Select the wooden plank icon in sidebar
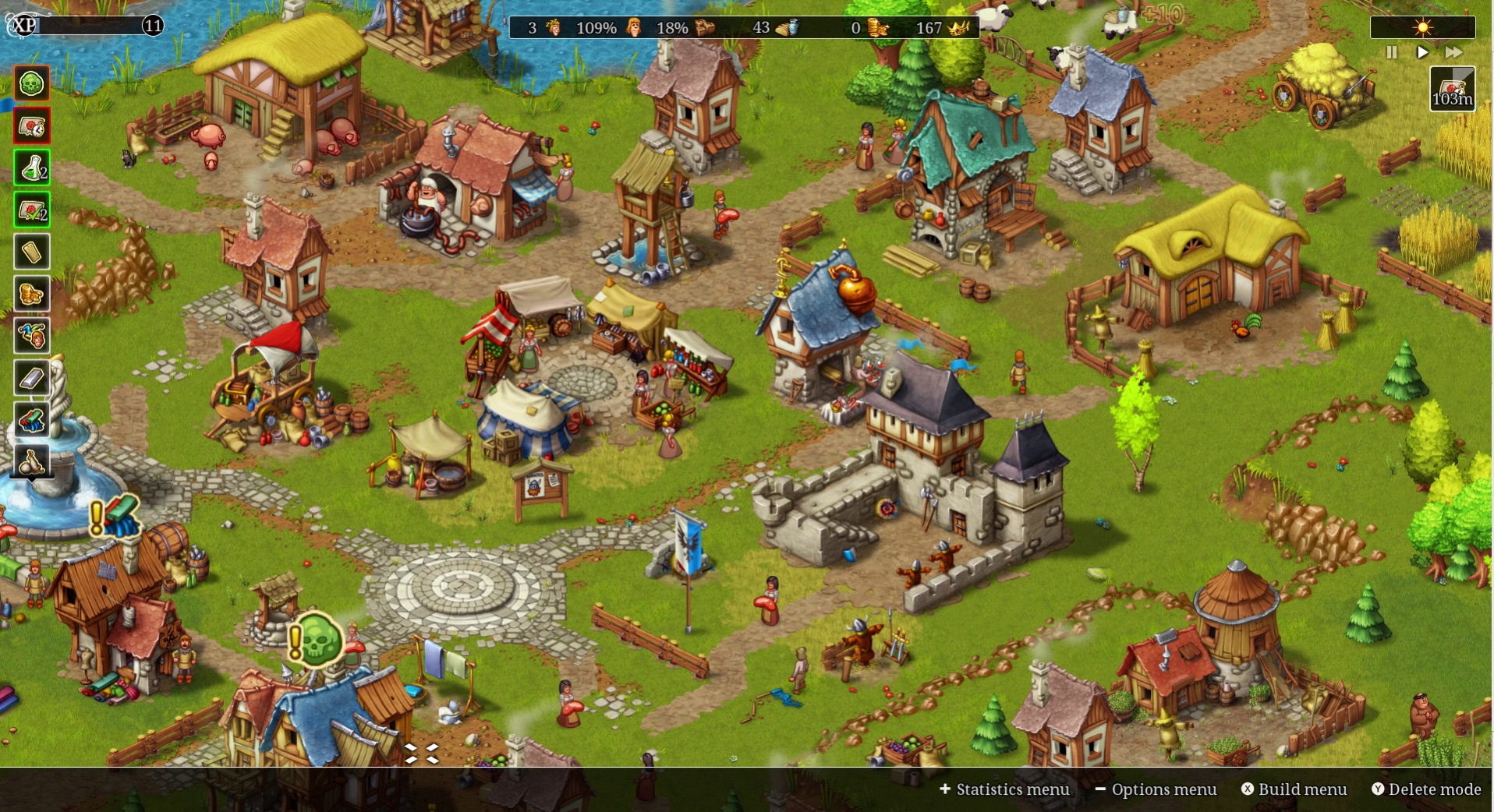The width and height of the screenshot is (1494, 812). click(31, 251)
